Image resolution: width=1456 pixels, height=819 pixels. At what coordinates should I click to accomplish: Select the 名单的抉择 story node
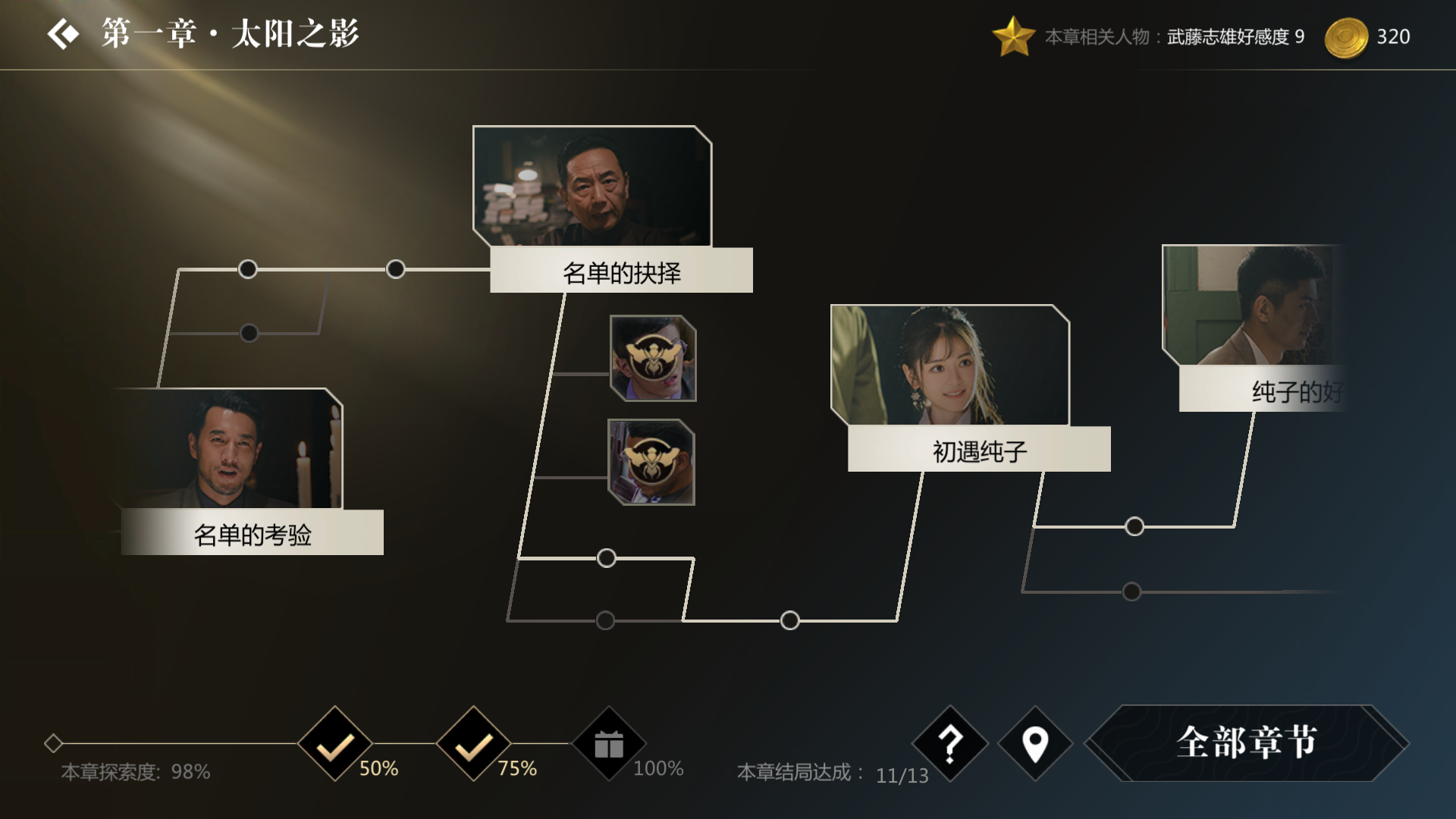pos(620,270)
